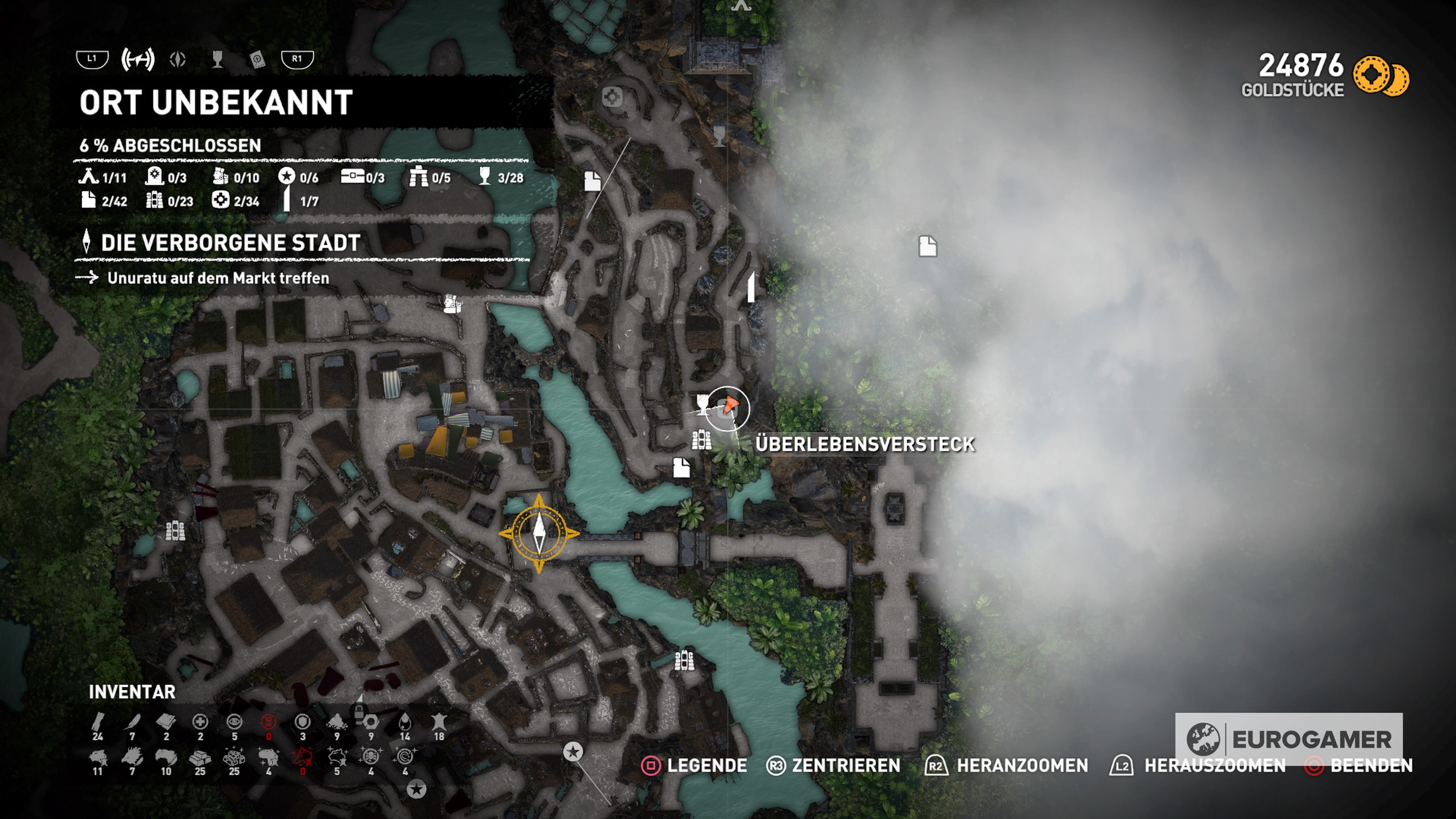1456x819 pixels.
Task: Select the relic backpack marker nearest Überlebensversteck
Action: click(701, 439)
